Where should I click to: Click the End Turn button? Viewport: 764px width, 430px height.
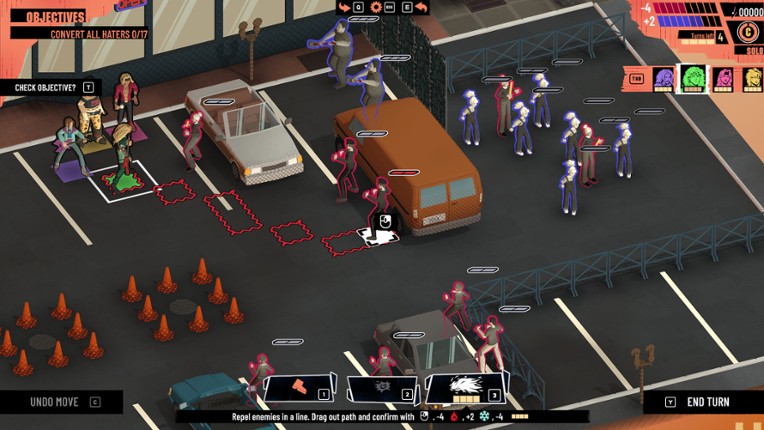(x=707, y=402)
